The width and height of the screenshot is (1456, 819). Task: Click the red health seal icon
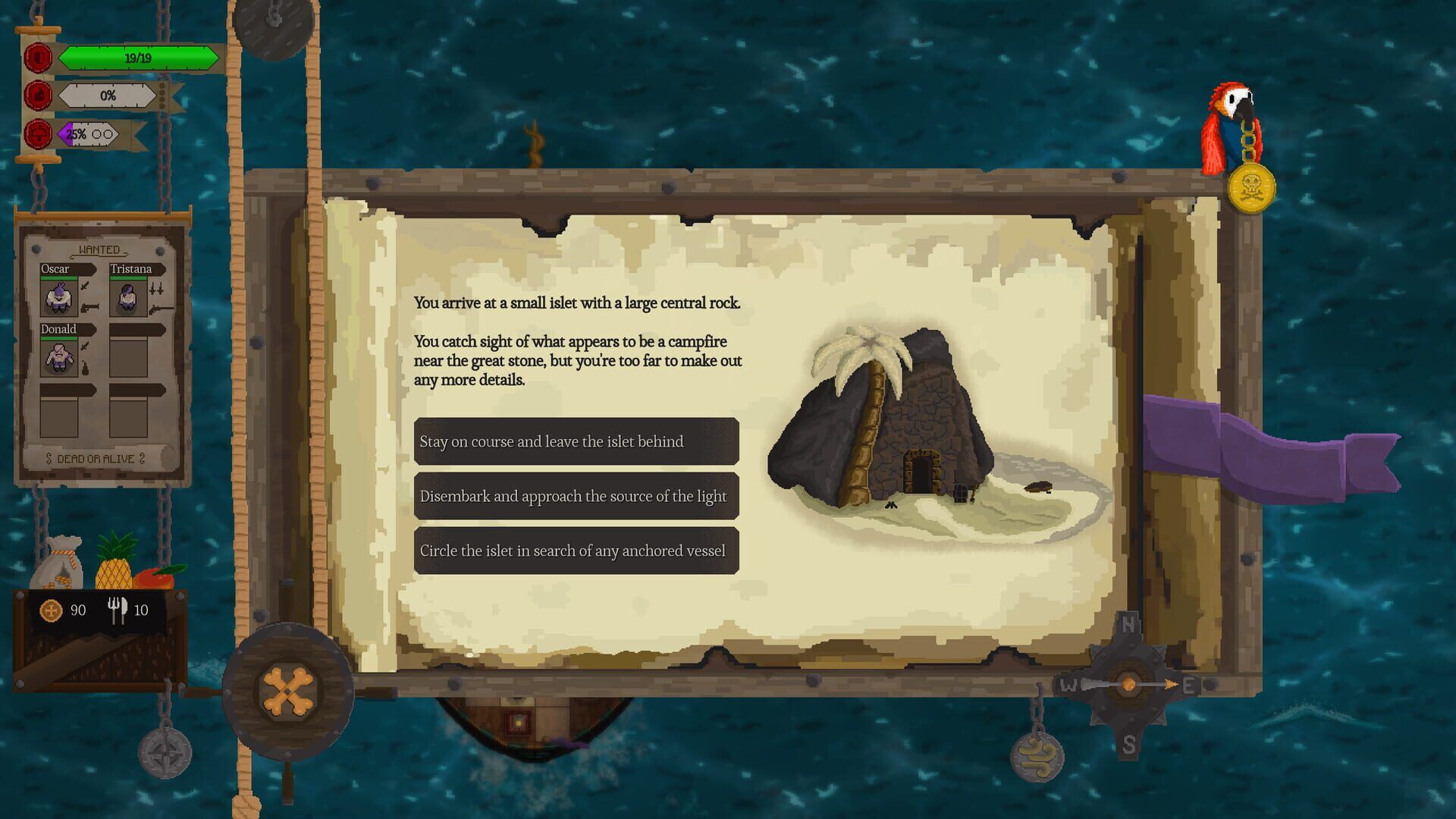pyautogui.click(x=39, y=58)
